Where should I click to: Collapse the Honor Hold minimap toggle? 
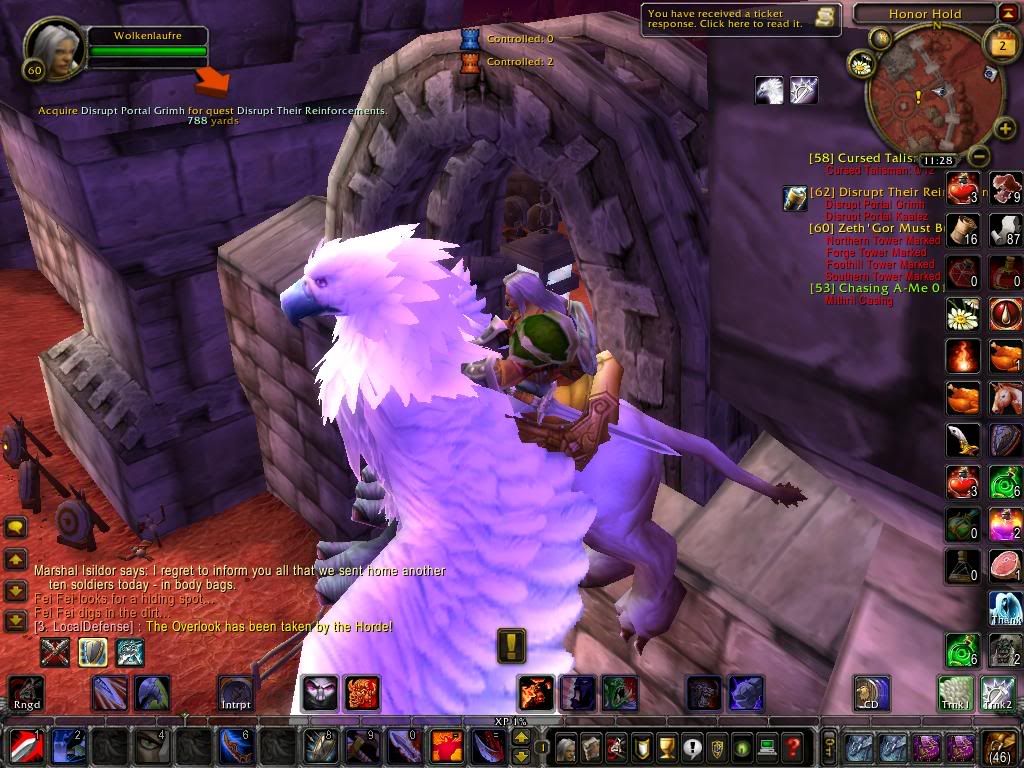1008,13
